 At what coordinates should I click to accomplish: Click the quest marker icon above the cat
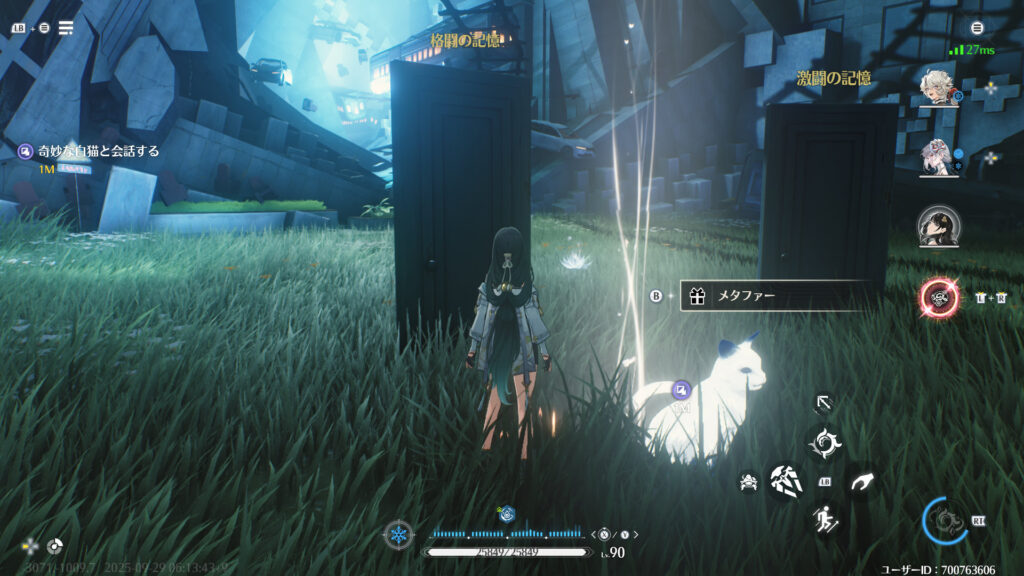click(x=681, y=389)
